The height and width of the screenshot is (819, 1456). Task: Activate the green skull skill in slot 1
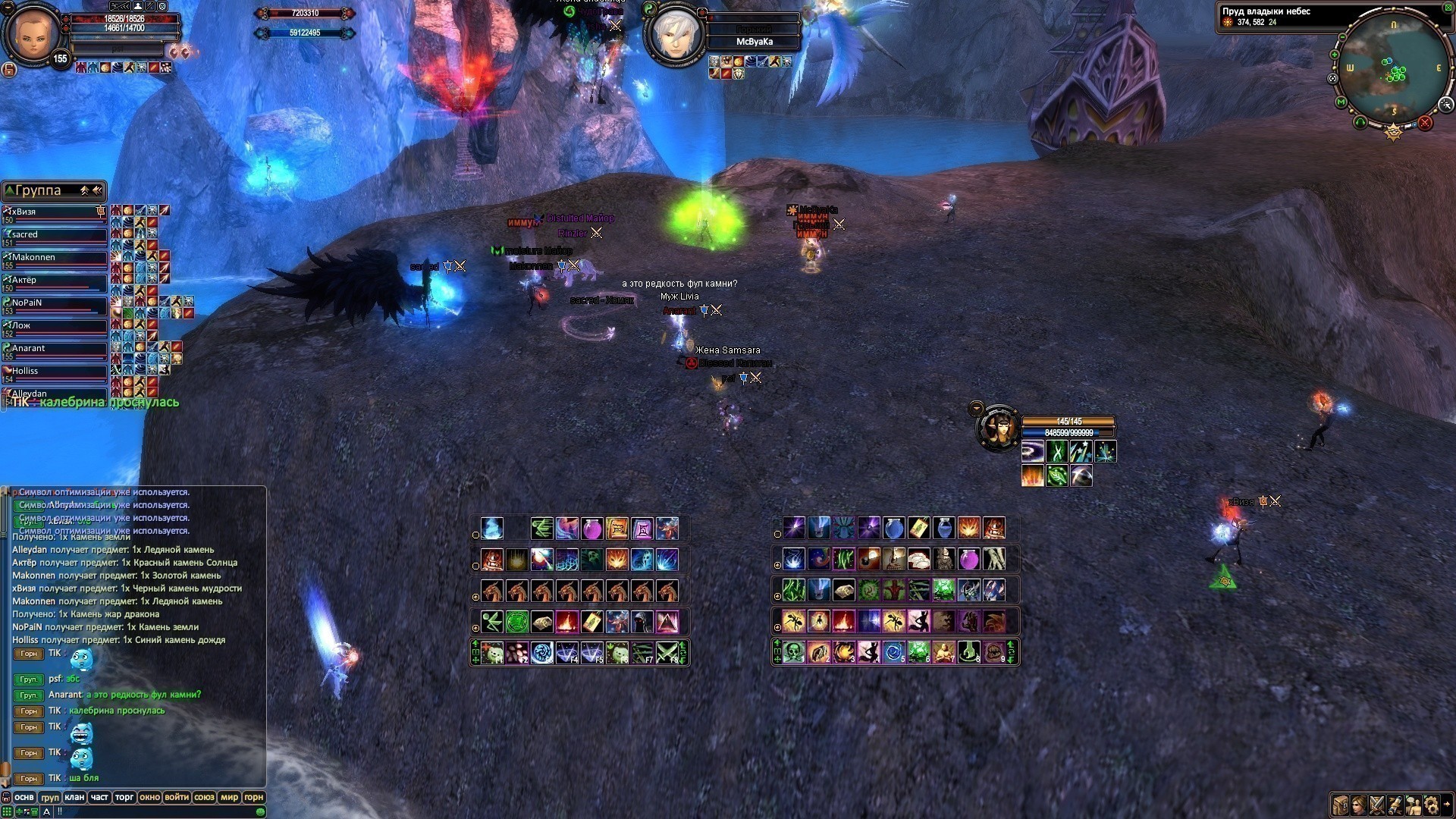pyautogui.click(x=794, y=652)
